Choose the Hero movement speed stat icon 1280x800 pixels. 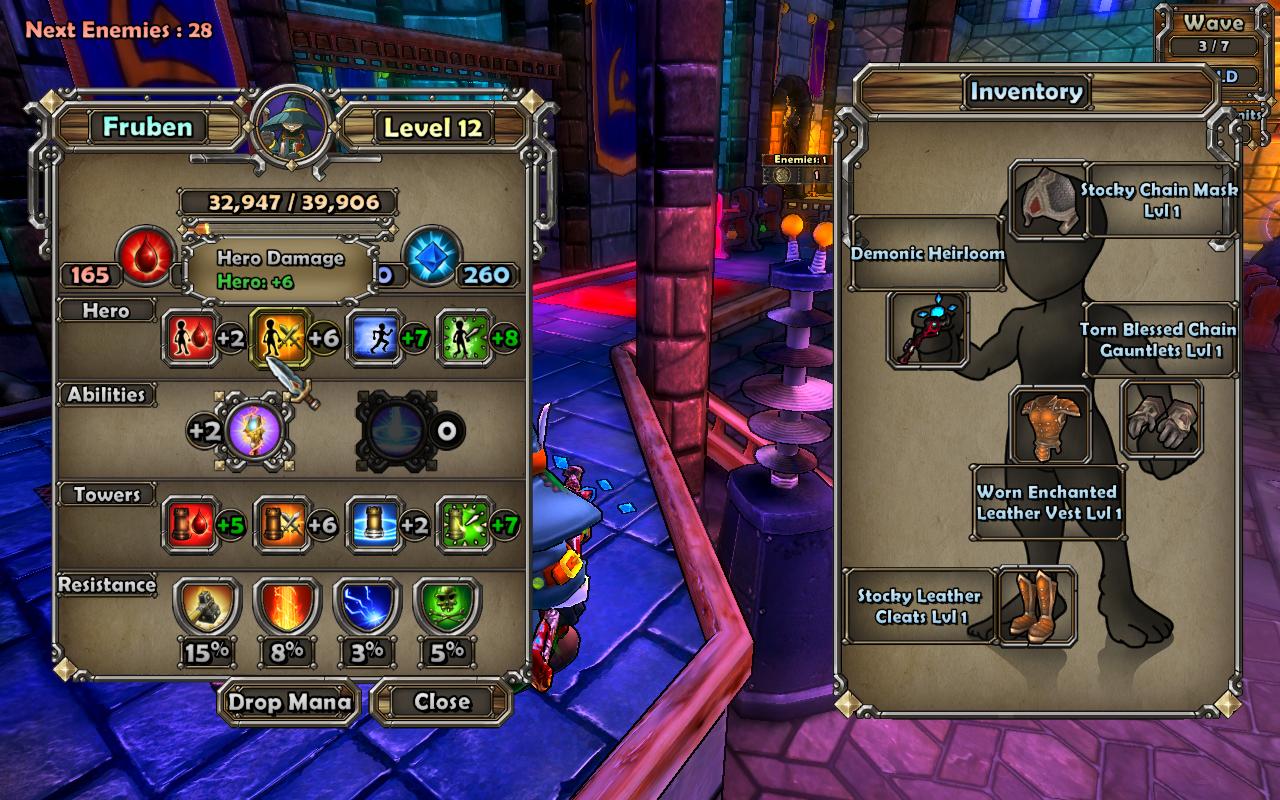tap(374, 338)
